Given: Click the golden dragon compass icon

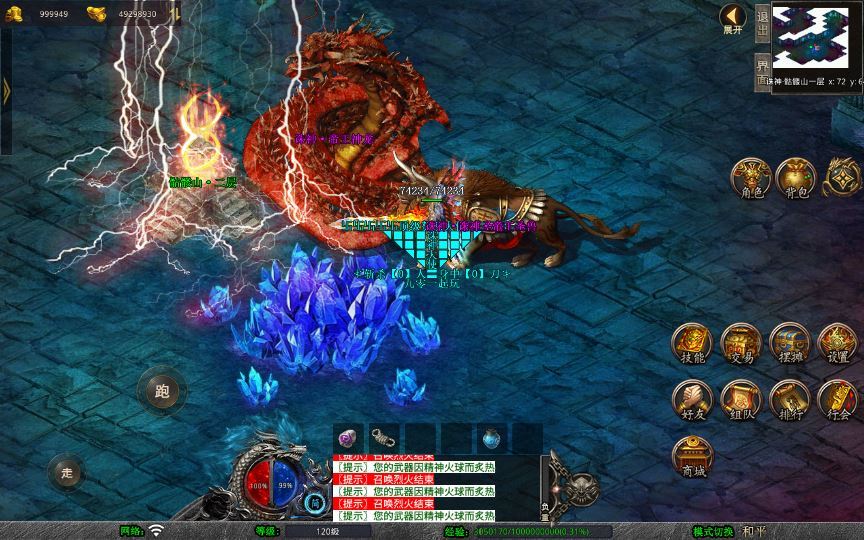Looking at the screenshot, I should (x=842, y=177).
